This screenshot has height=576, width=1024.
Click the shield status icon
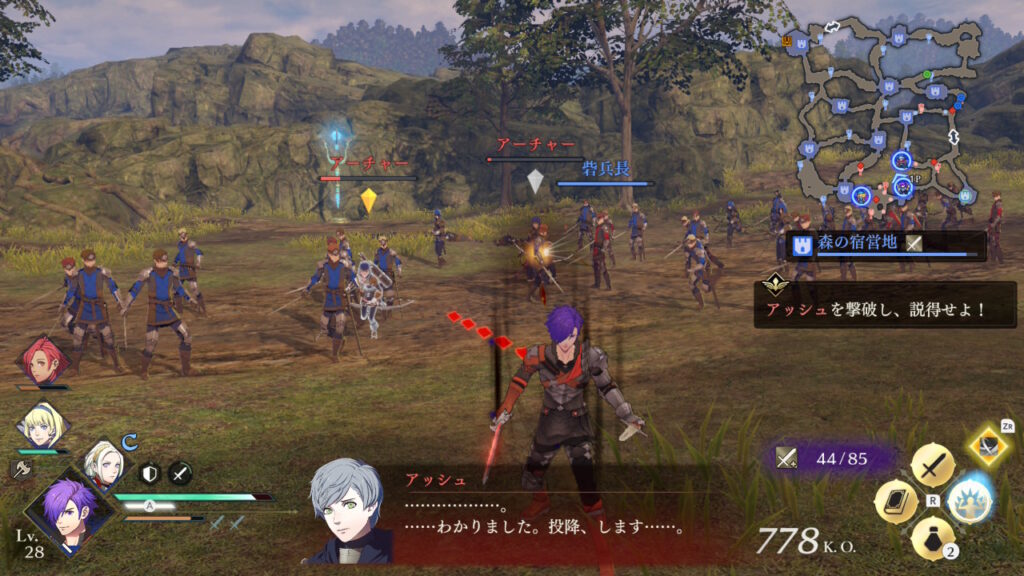pyautogui.click(x=150, y=473)
